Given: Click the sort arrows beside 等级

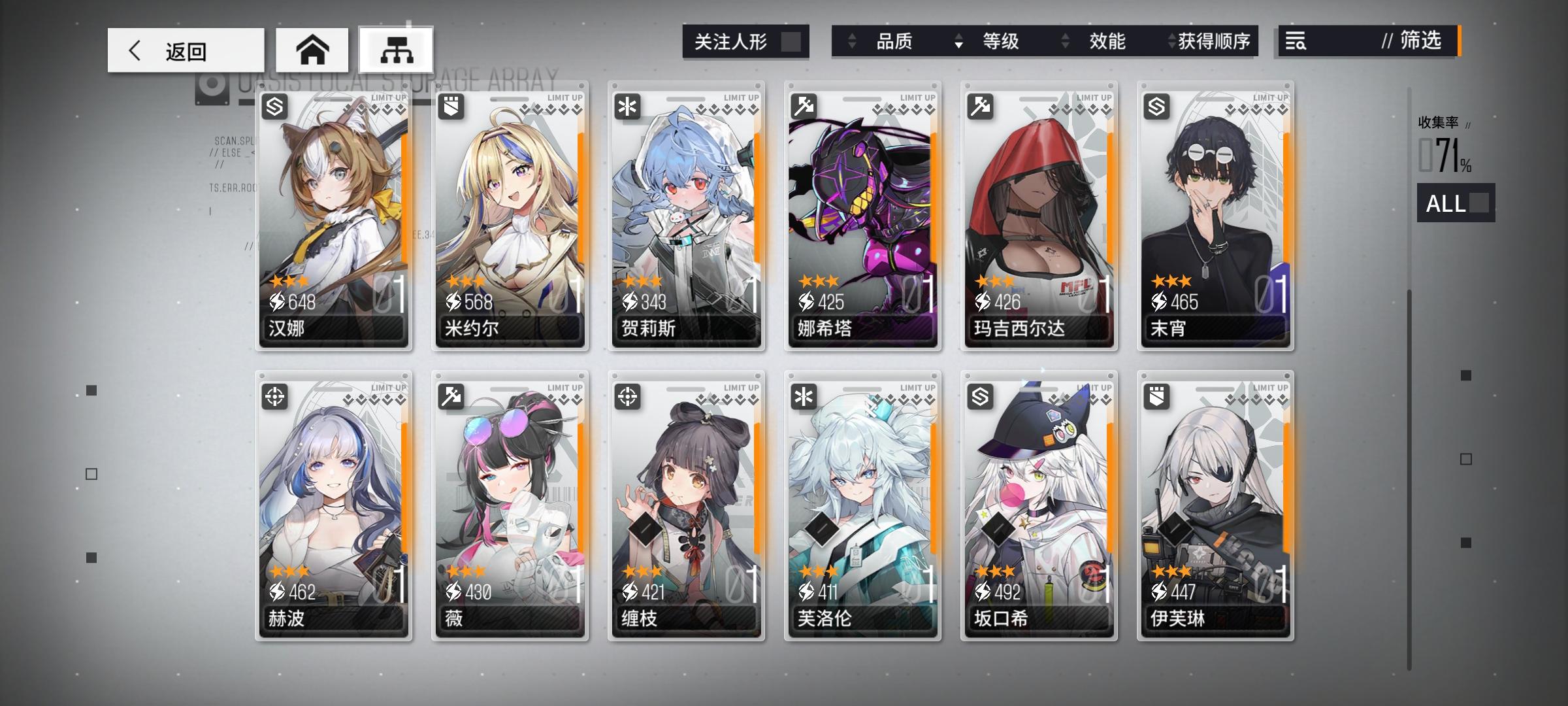Looking at the screenshot, I should pos(958,41).
